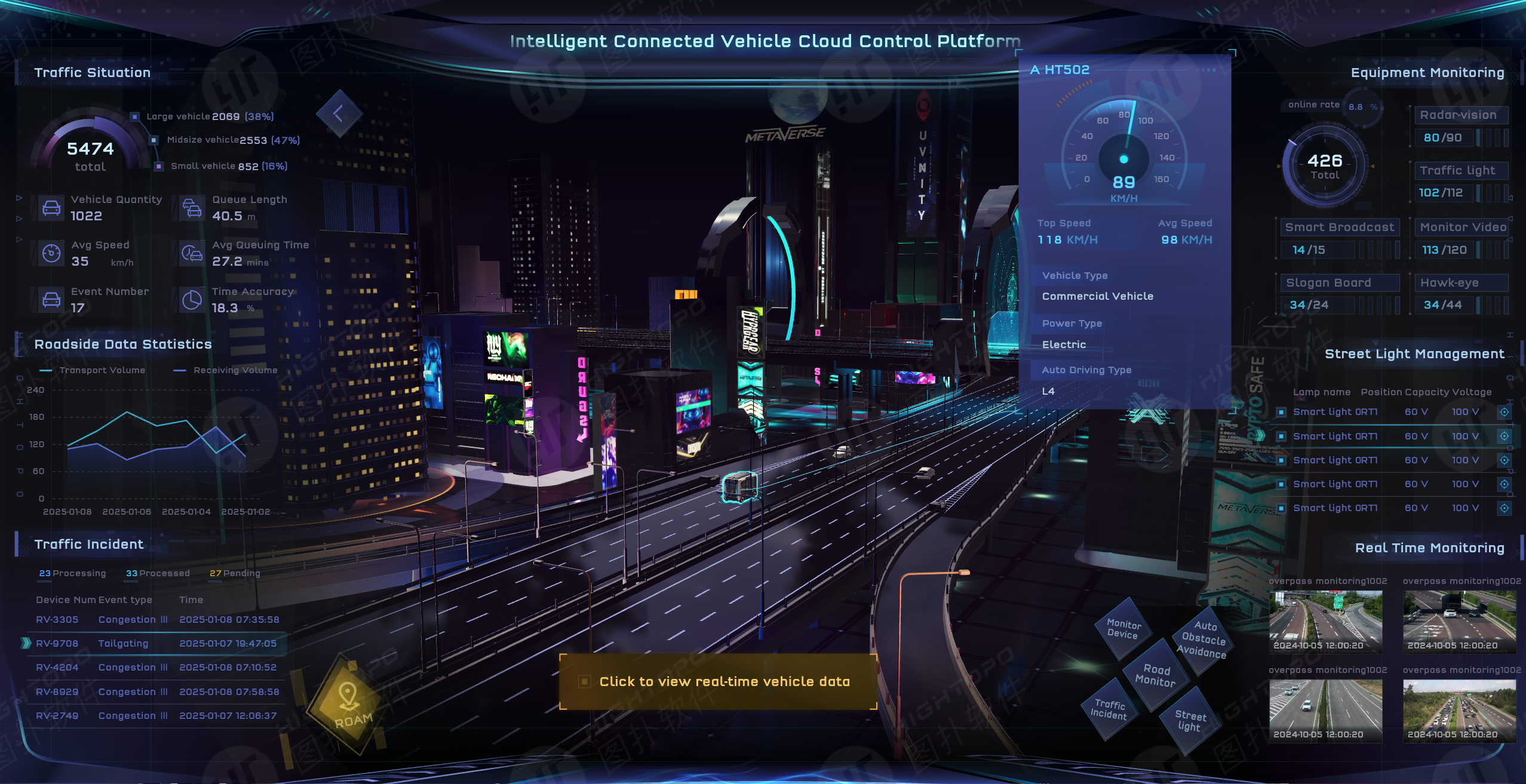Show the Traffic Incident diamond view
The image size is (1526, 784).
1109,709
